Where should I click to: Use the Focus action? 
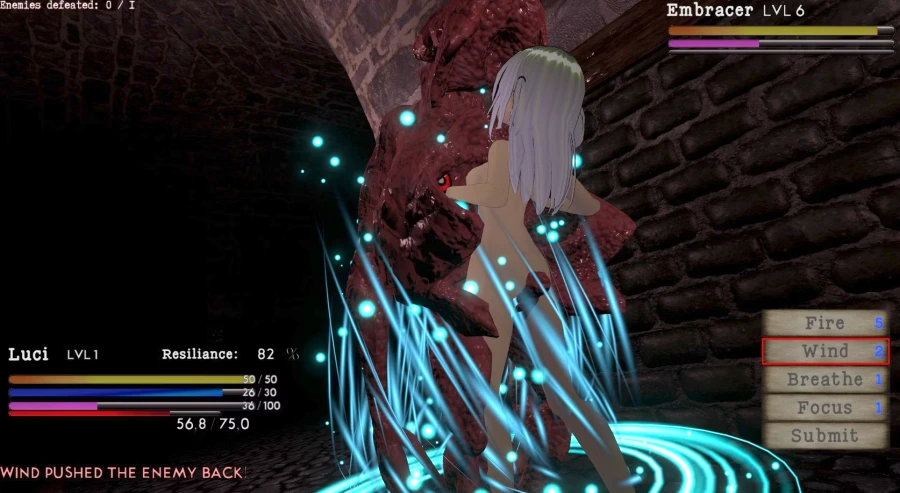click(x=825, y=407)
